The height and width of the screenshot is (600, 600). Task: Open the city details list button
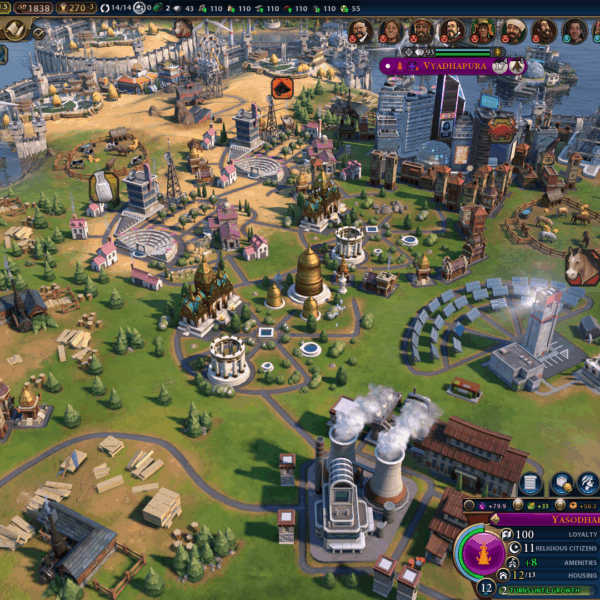(531, 484)
